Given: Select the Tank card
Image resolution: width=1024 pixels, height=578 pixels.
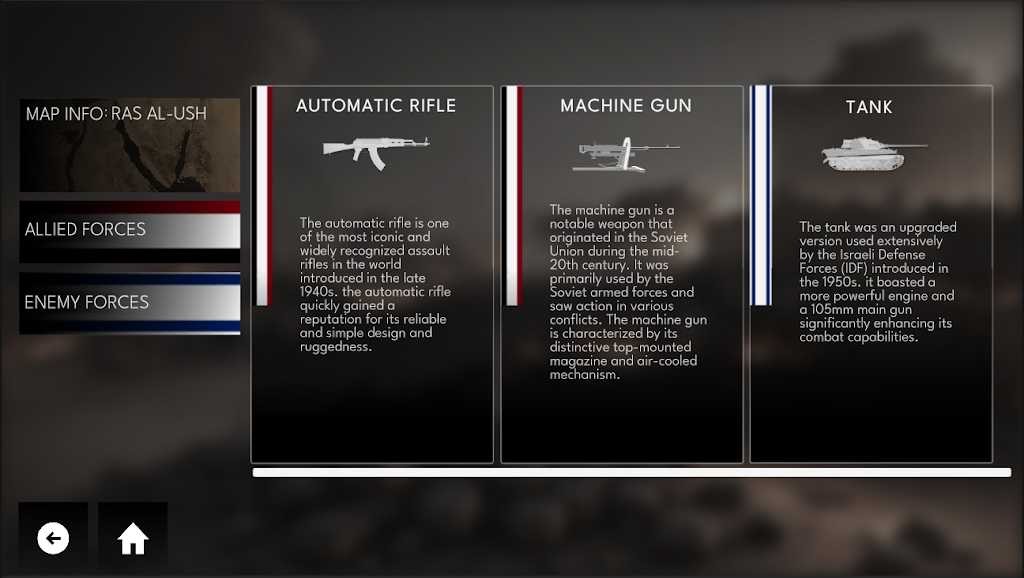Looking at the screenshot, I should (871, 274).
